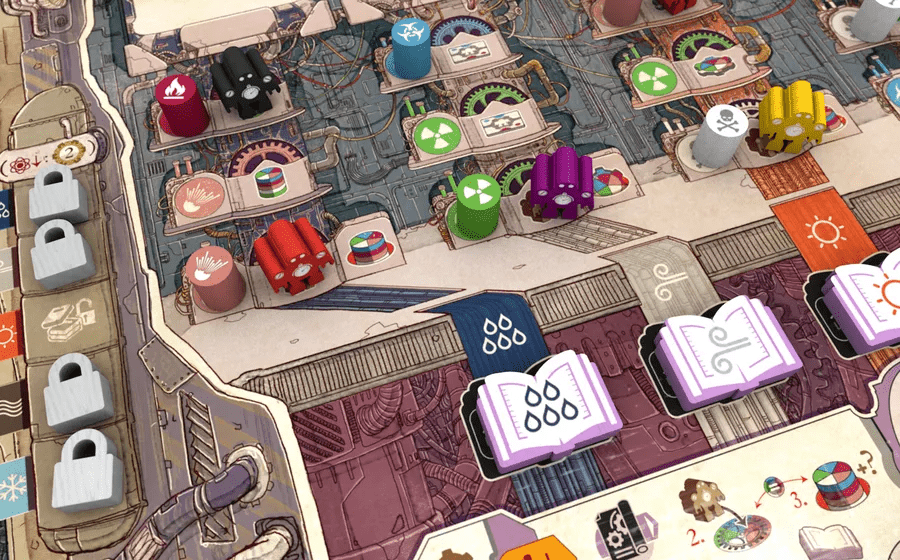Pick the pink cylinder token
This screenshot has width=900, height=560.
click(215, 275)
